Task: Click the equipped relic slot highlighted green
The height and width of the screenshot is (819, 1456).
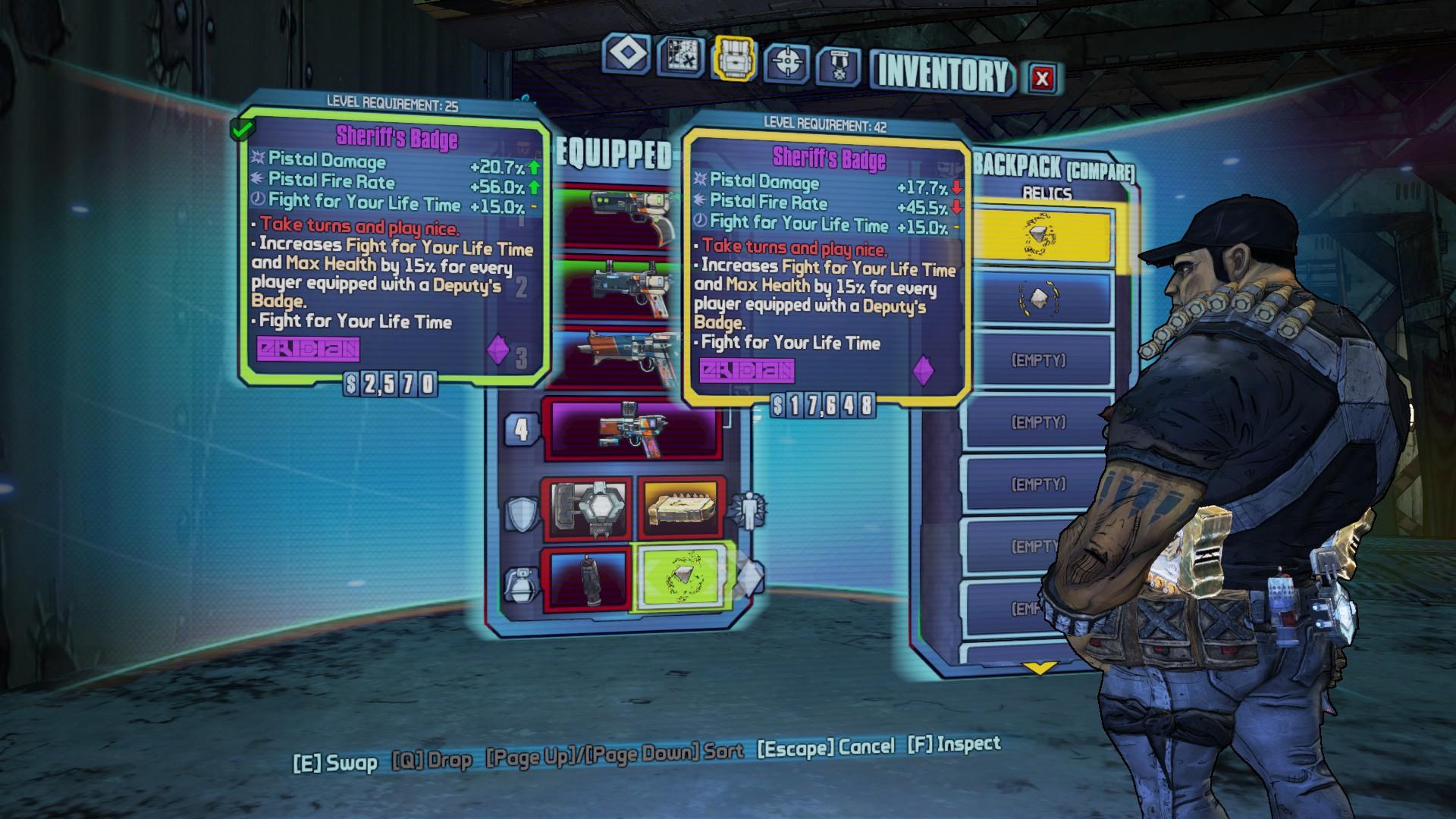Action: coord(679,579)
